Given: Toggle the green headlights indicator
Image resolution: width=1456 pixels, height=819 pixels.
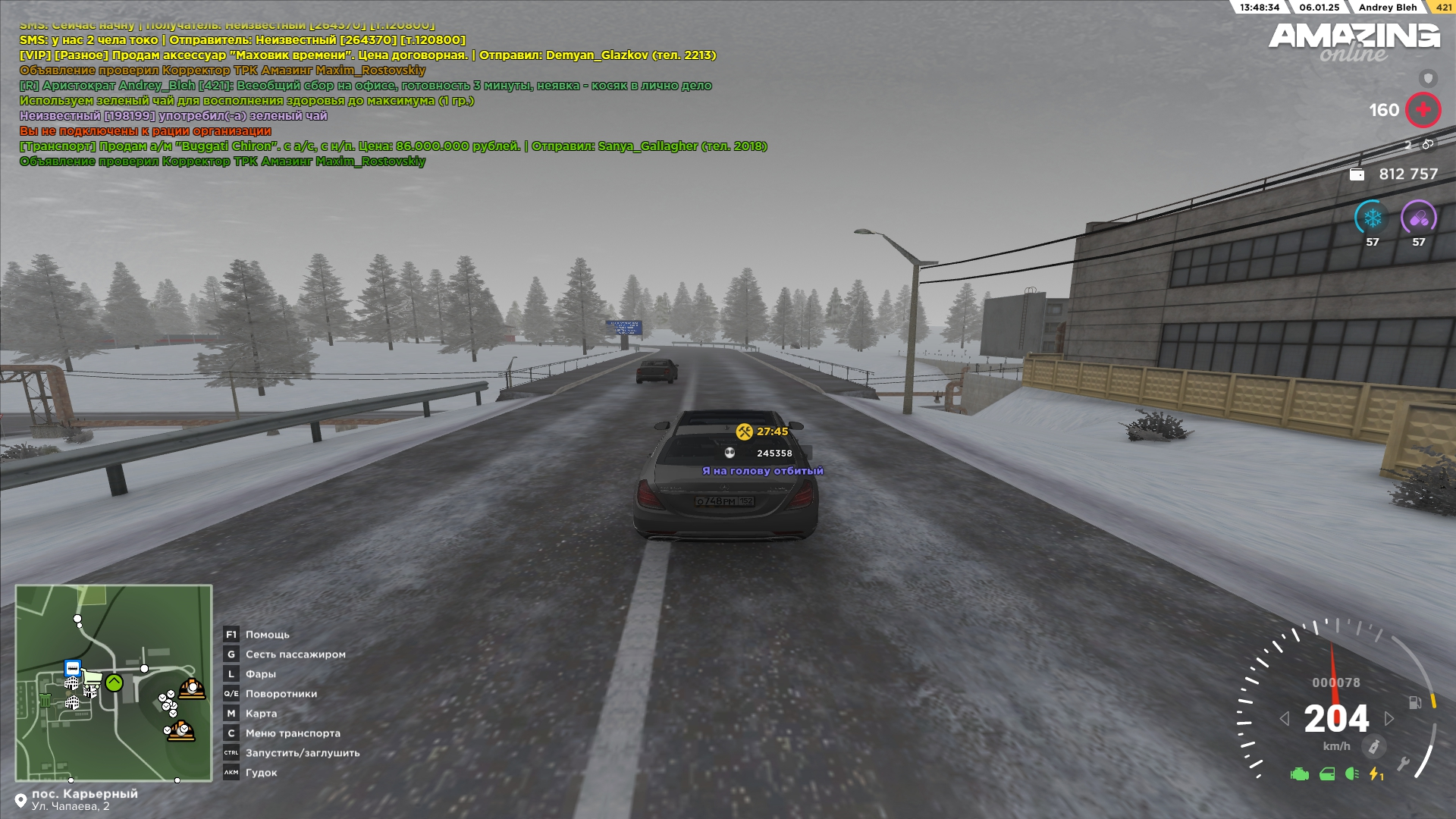Looking at the screenshot, I should (1351, 774).
